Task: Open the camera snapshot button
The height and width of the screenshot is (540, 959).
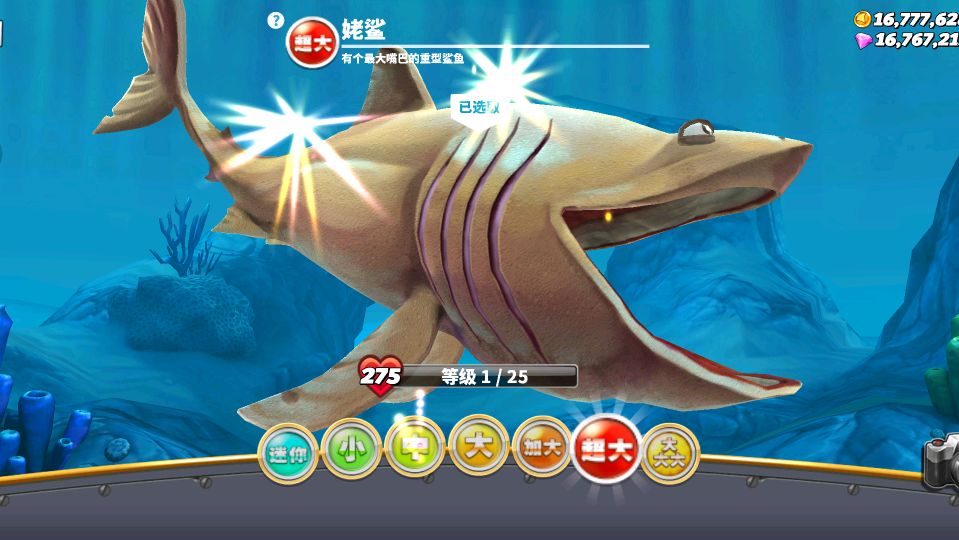Action: pos(942,463)
